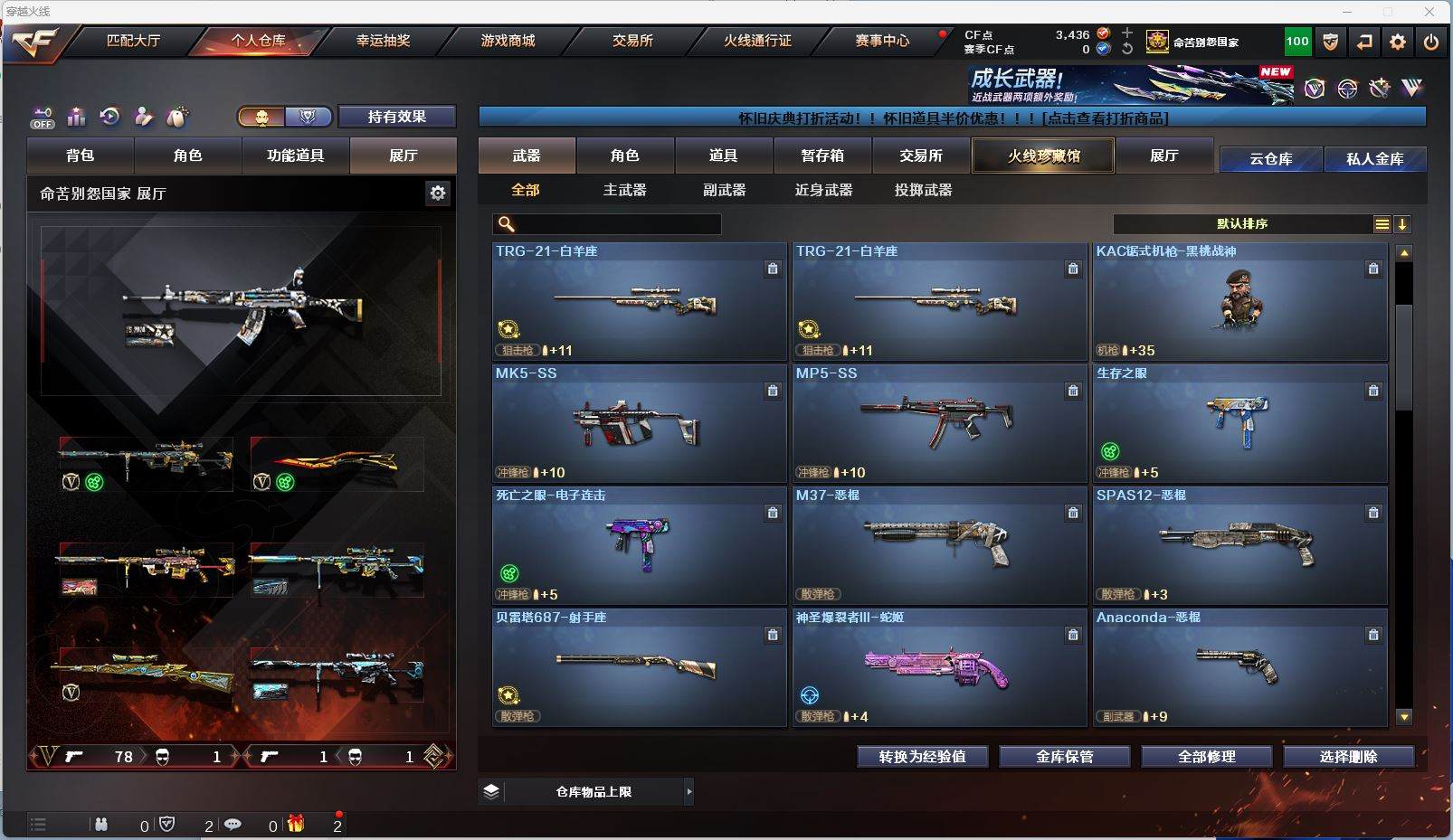Go to 幸运抽奖 lucky draw
The height and width of the screenshot is (840, 1453).
pyautogui.click(x=383, y=41)
